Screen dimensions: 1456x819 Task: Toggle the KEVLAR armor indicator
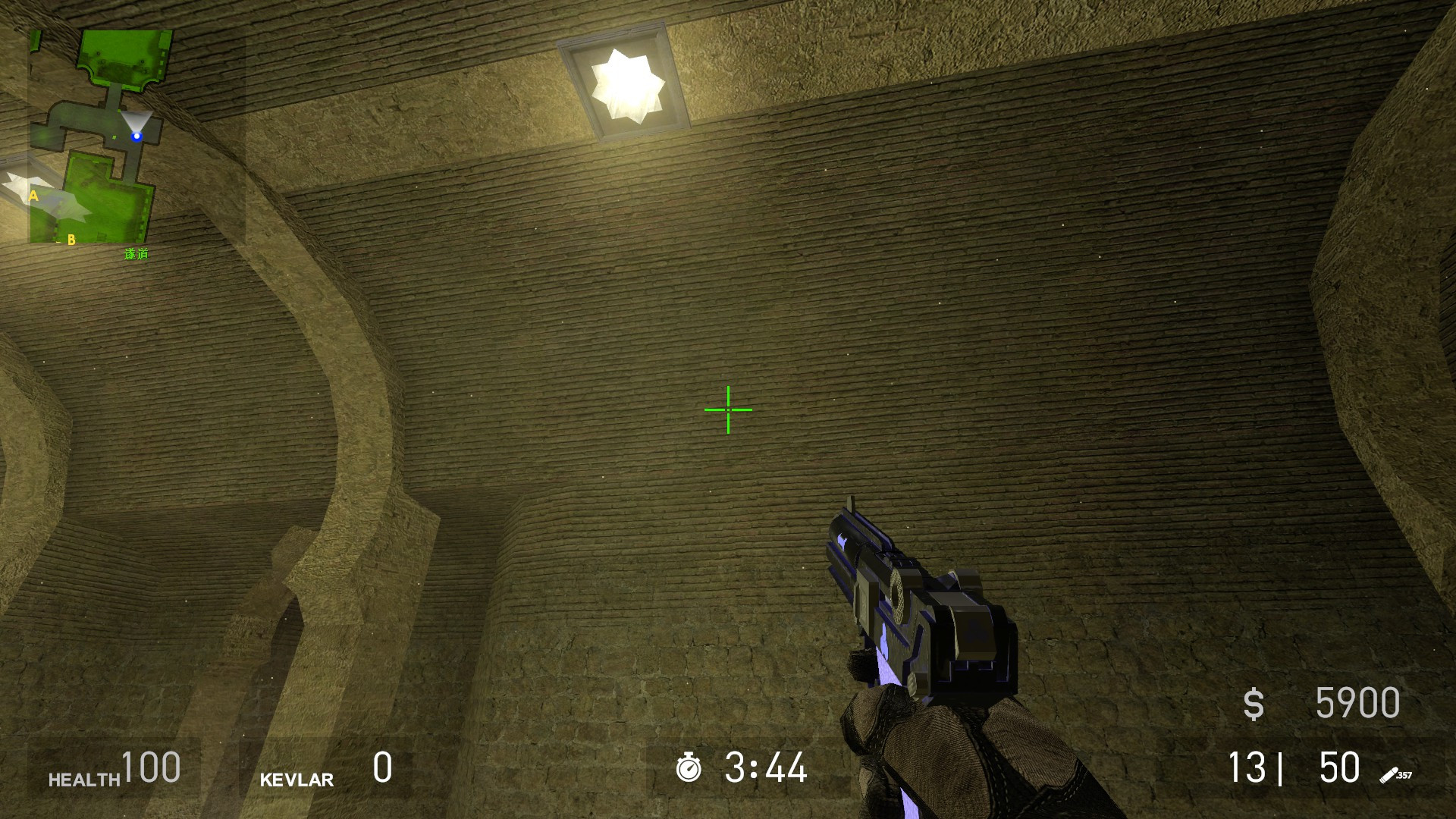[x=297, y=779]
